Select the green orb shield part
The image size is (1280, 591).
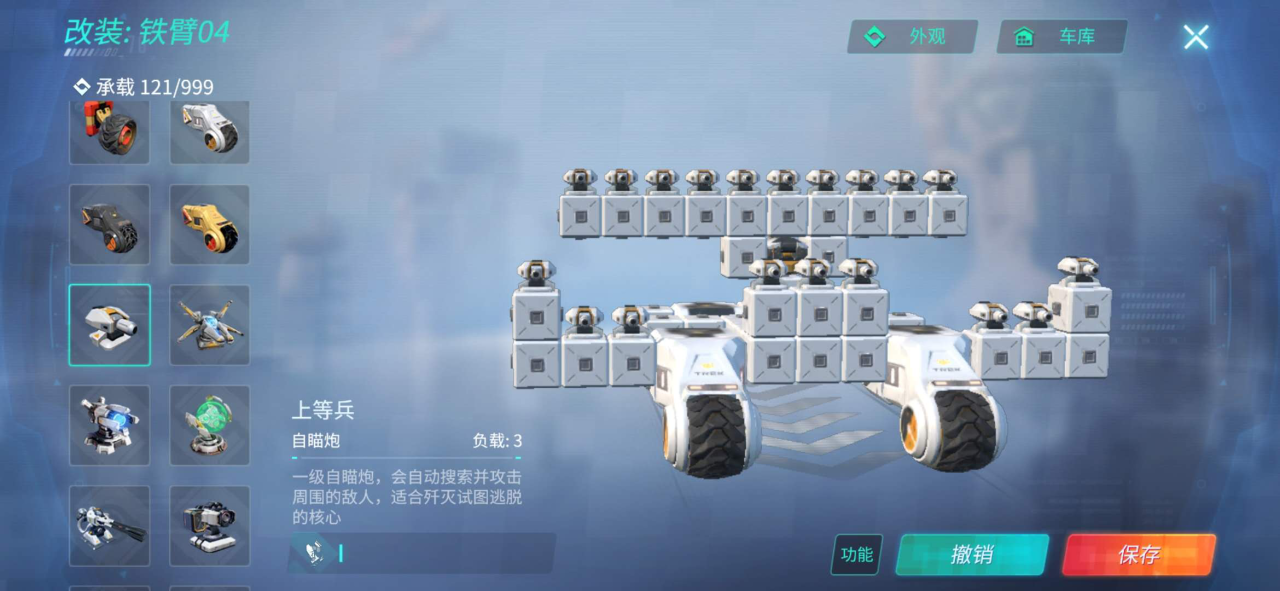click(210, 425)
